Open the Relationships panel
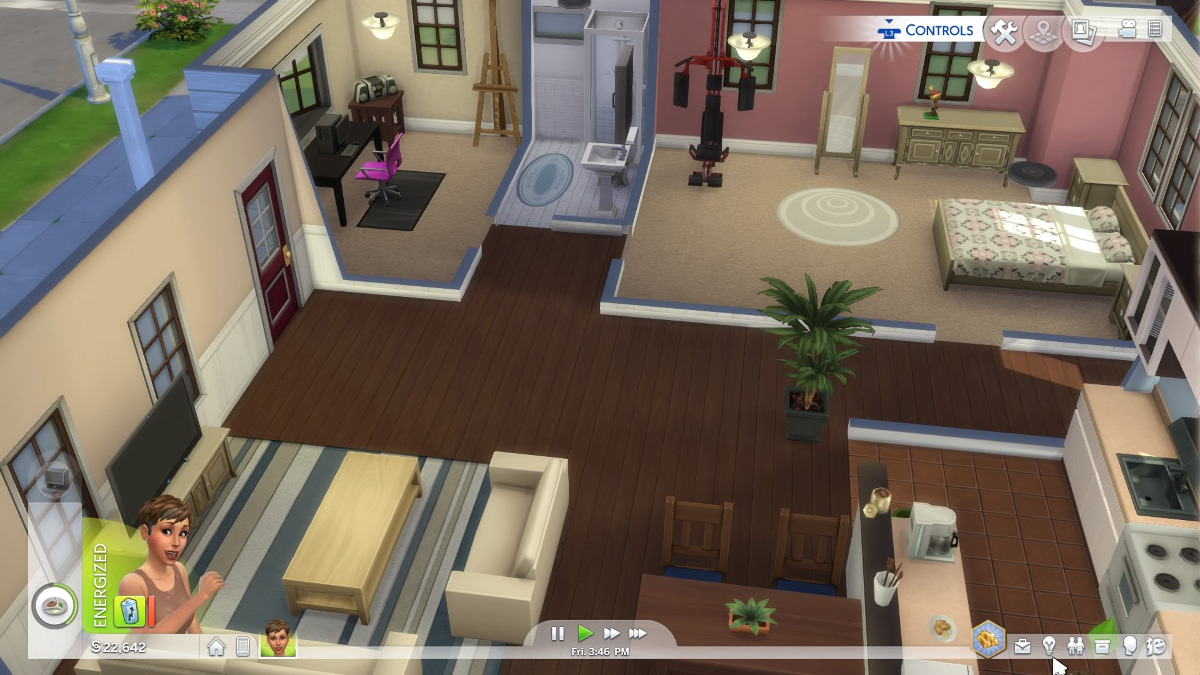This screenshot has height=675, width=1200. click(1076, 646)
